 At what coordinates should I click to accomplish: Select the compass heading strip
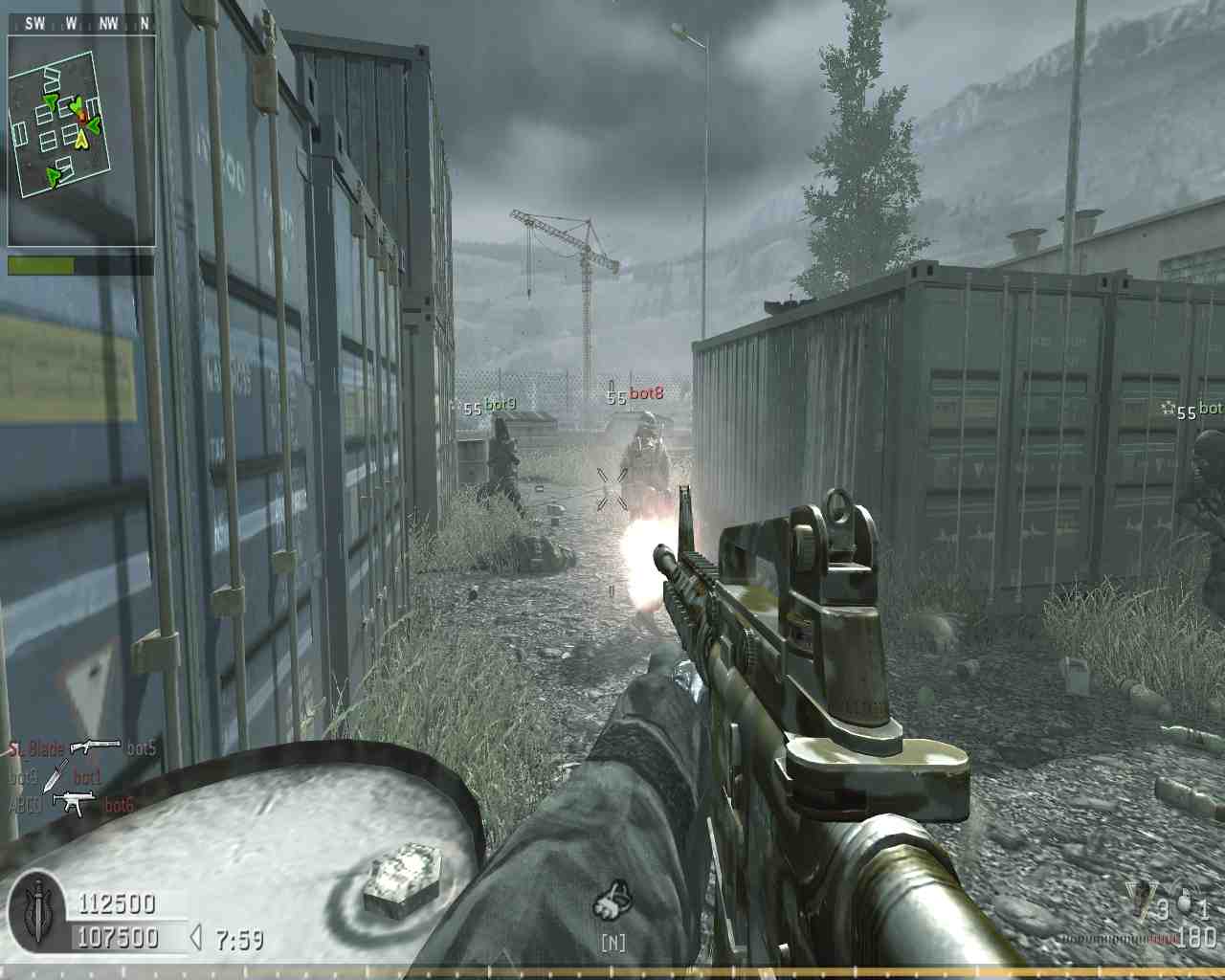pos(80,23)
